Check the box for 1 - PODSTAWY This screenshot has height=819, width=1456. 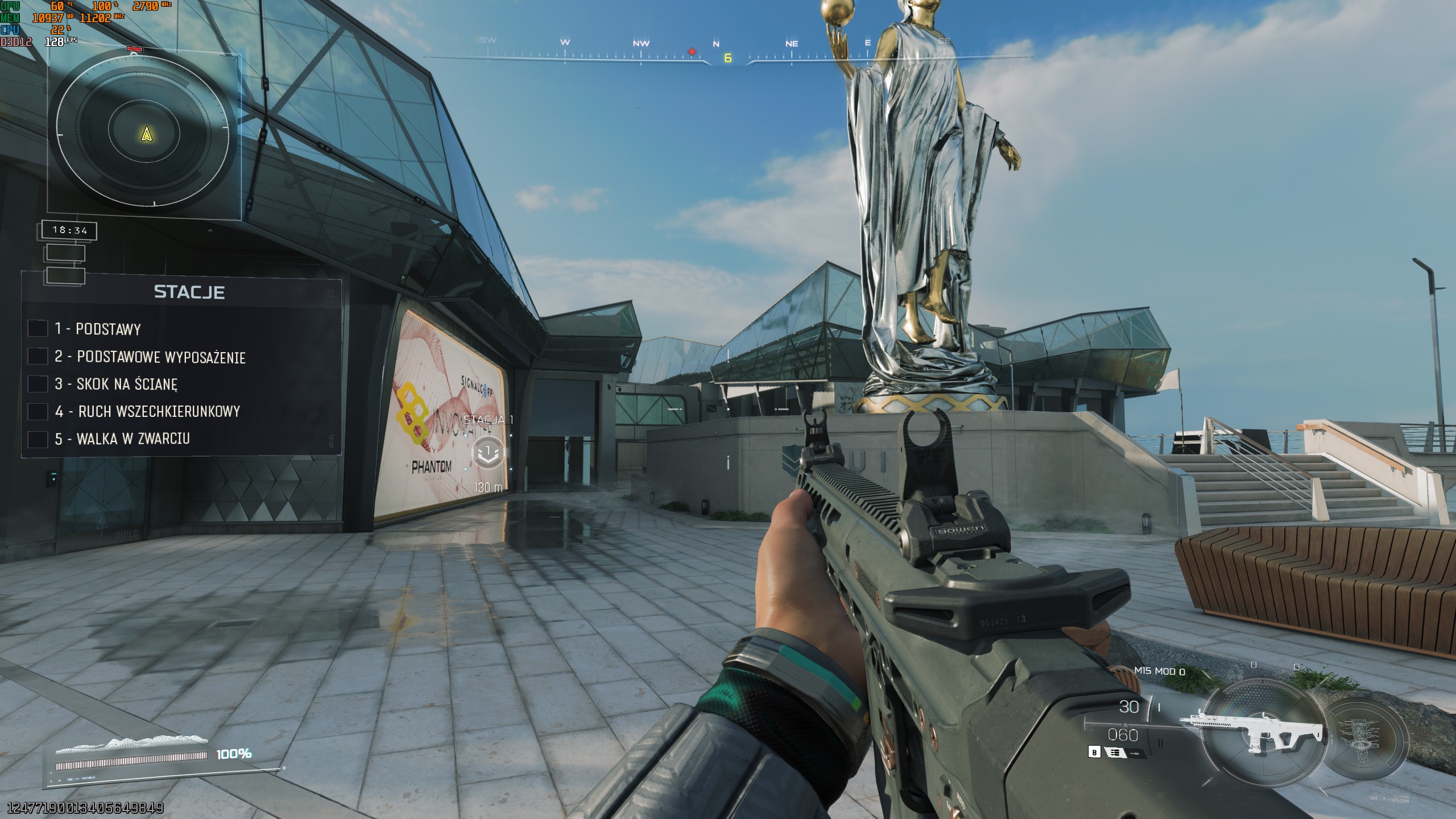click(37, 329)
